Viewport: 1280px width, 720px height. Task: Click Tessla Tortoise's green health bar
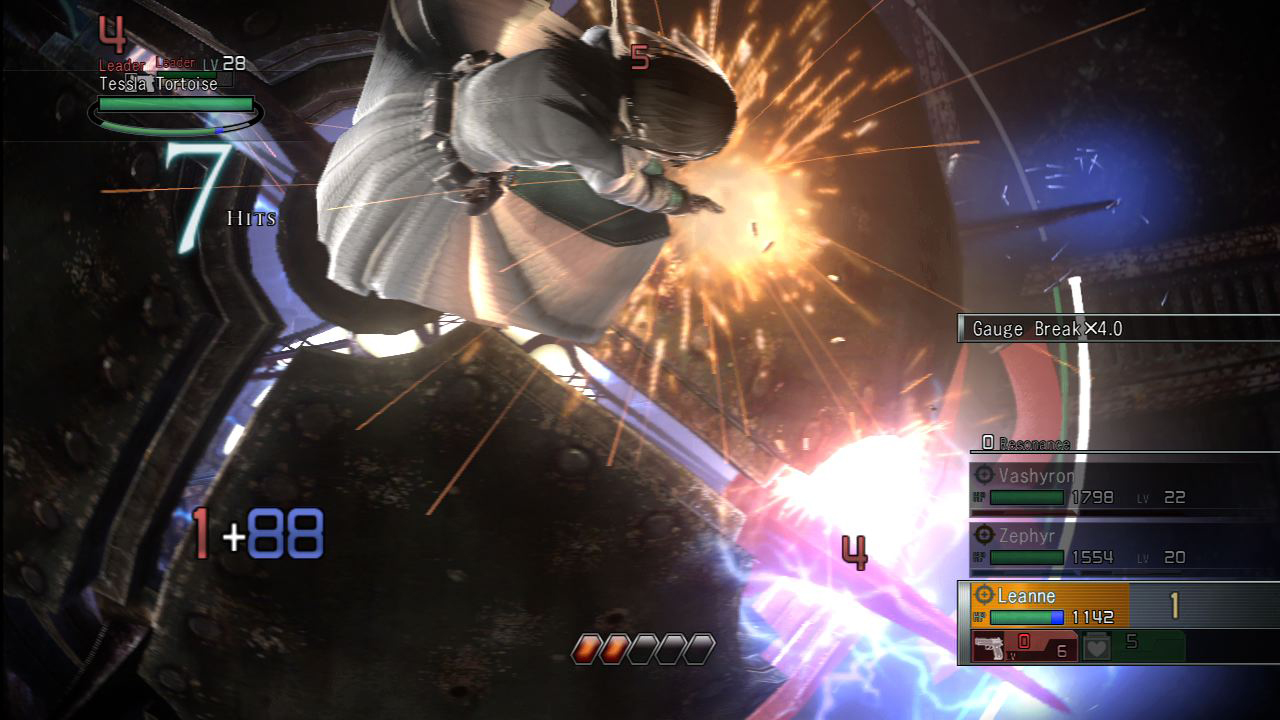click(175, 104)
